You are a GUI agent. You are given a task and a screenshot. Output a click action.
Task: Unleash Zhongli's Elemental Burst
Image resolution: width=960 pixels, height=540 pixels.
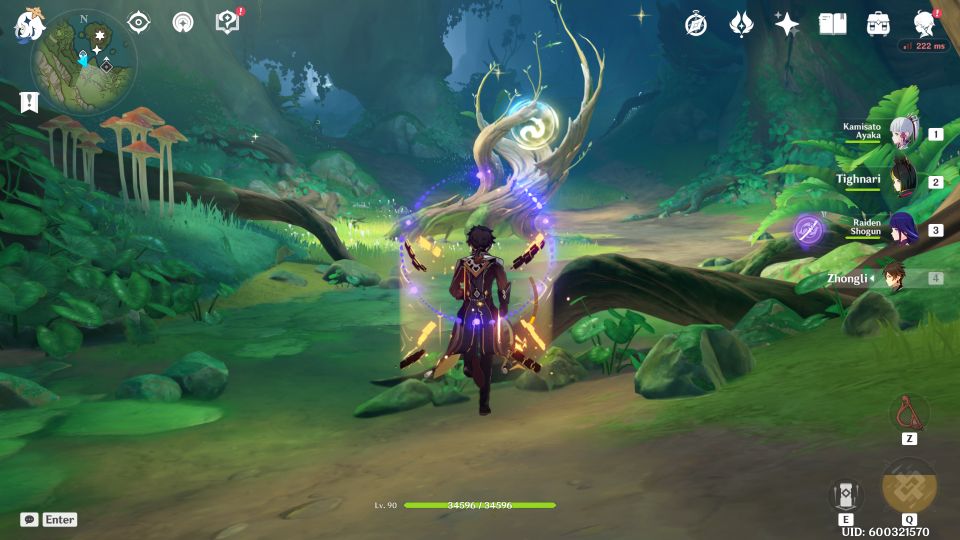pos(909,487)
